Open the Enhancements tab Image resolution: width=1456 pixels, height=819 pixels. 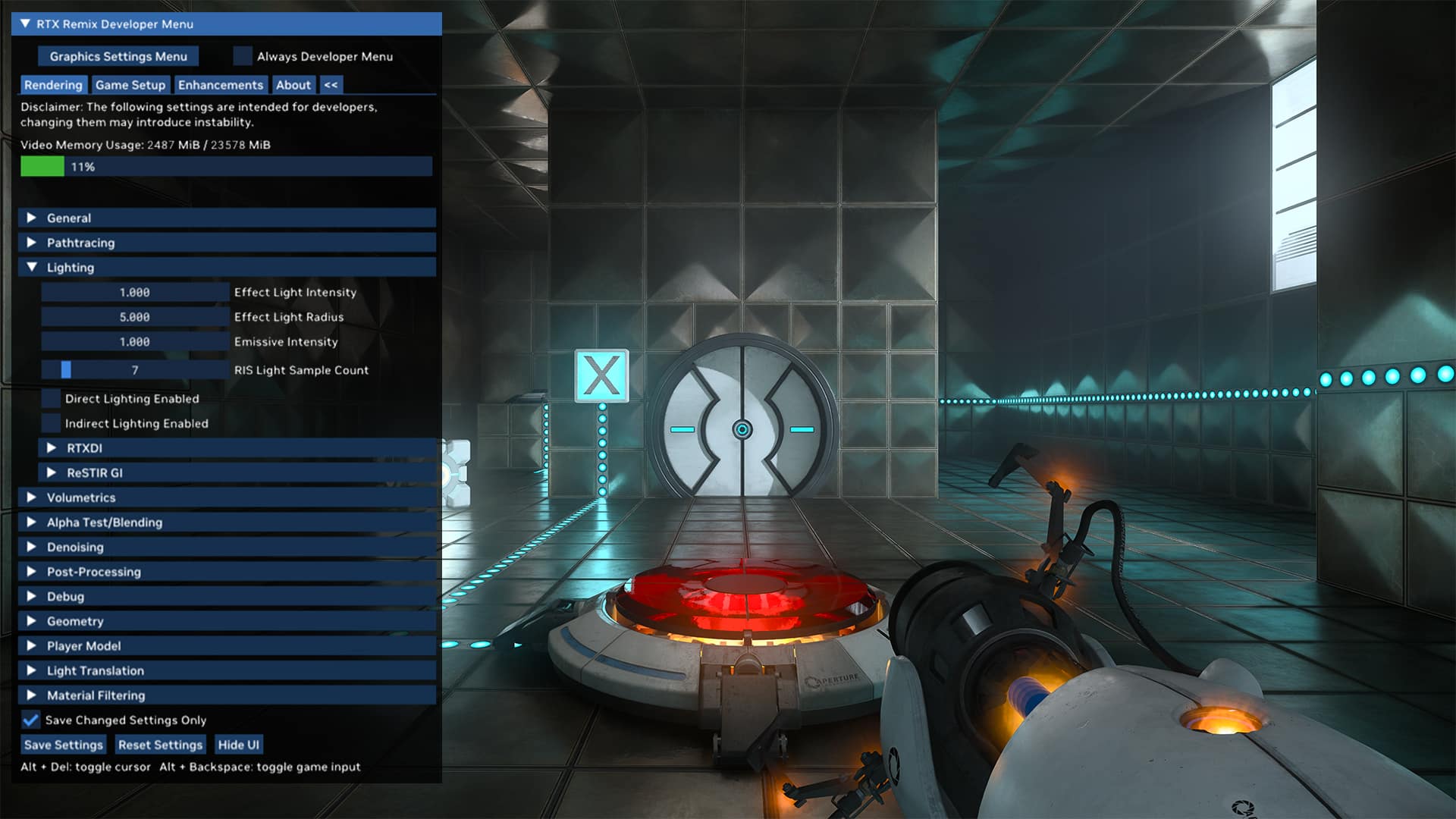click(221, 85)
